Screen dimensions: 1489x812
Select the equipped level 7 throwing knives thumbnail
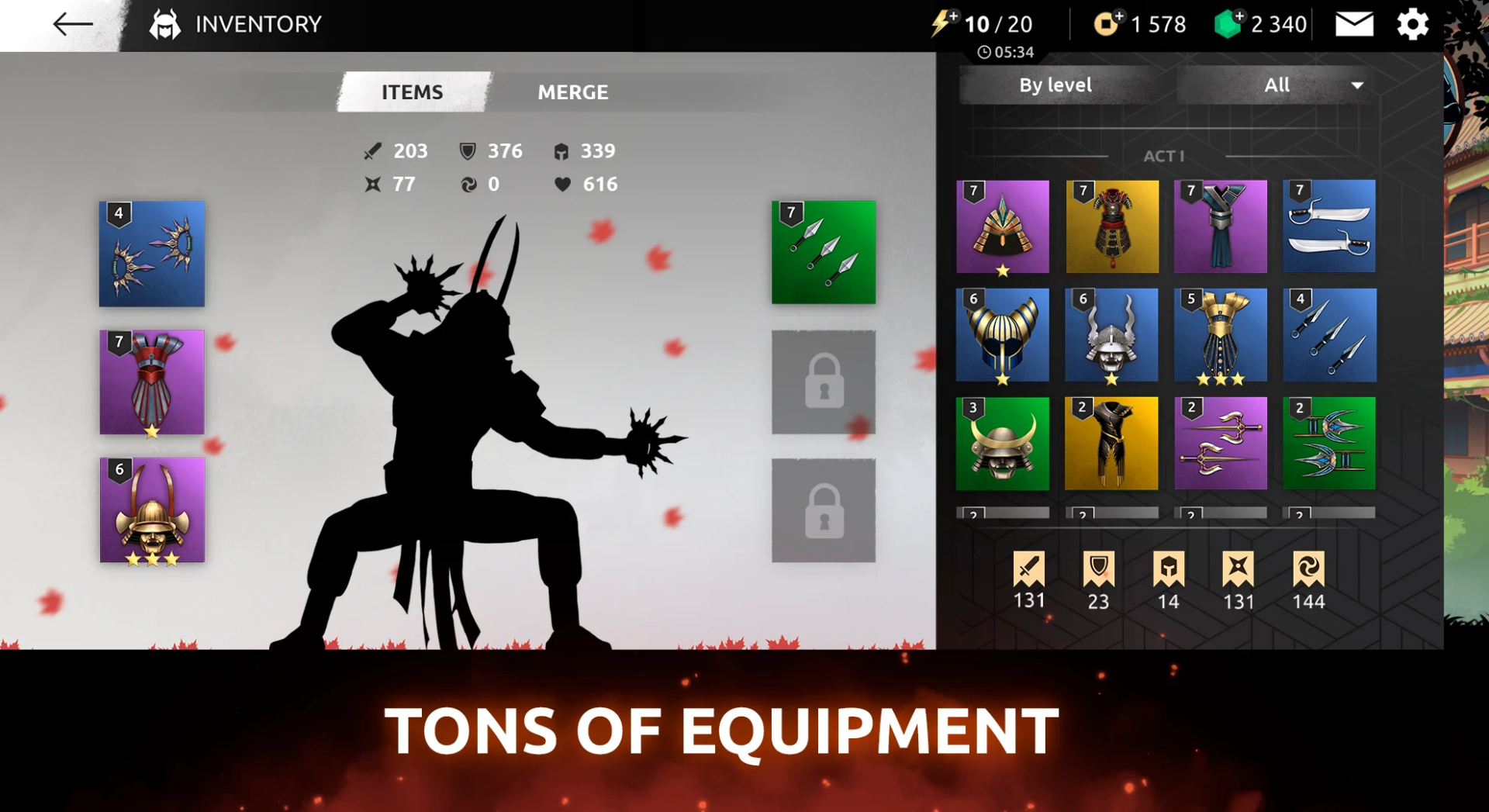pyautogui.click(x=824, y=254)
